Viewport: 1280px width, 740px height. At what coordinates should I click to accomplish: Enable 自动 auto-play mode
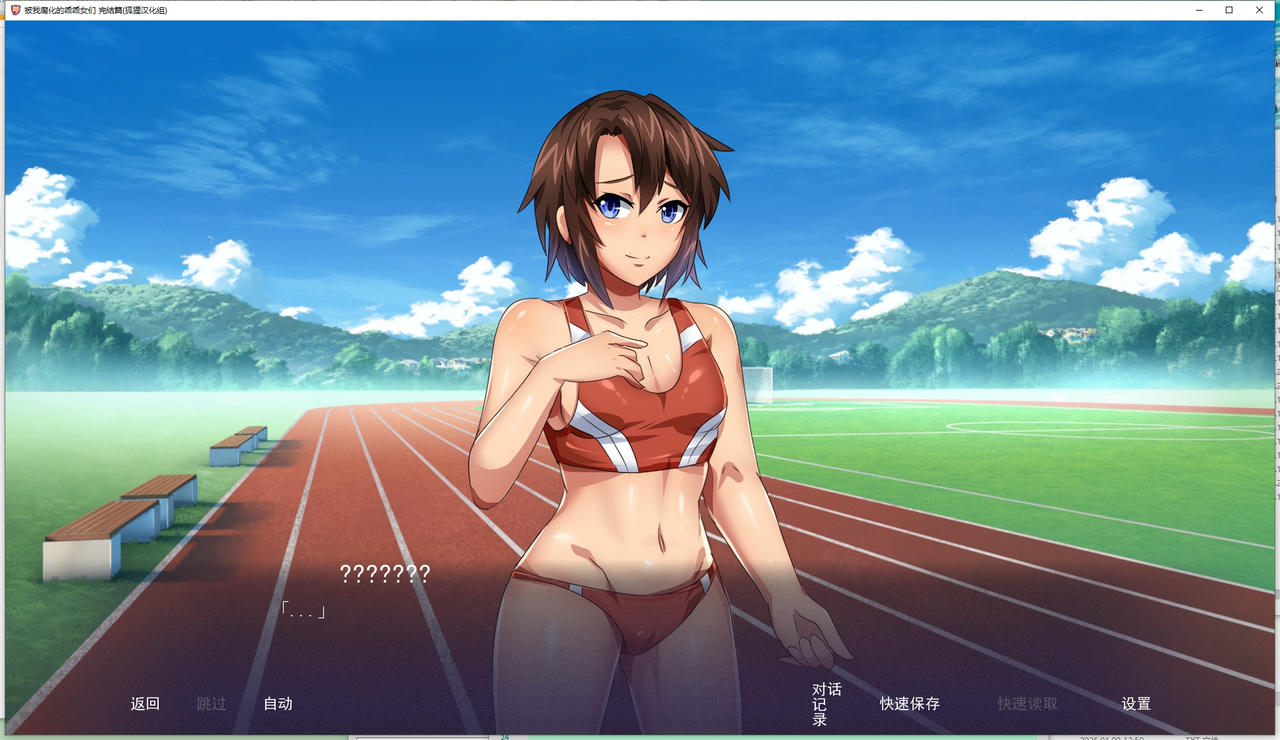(278, 703)
